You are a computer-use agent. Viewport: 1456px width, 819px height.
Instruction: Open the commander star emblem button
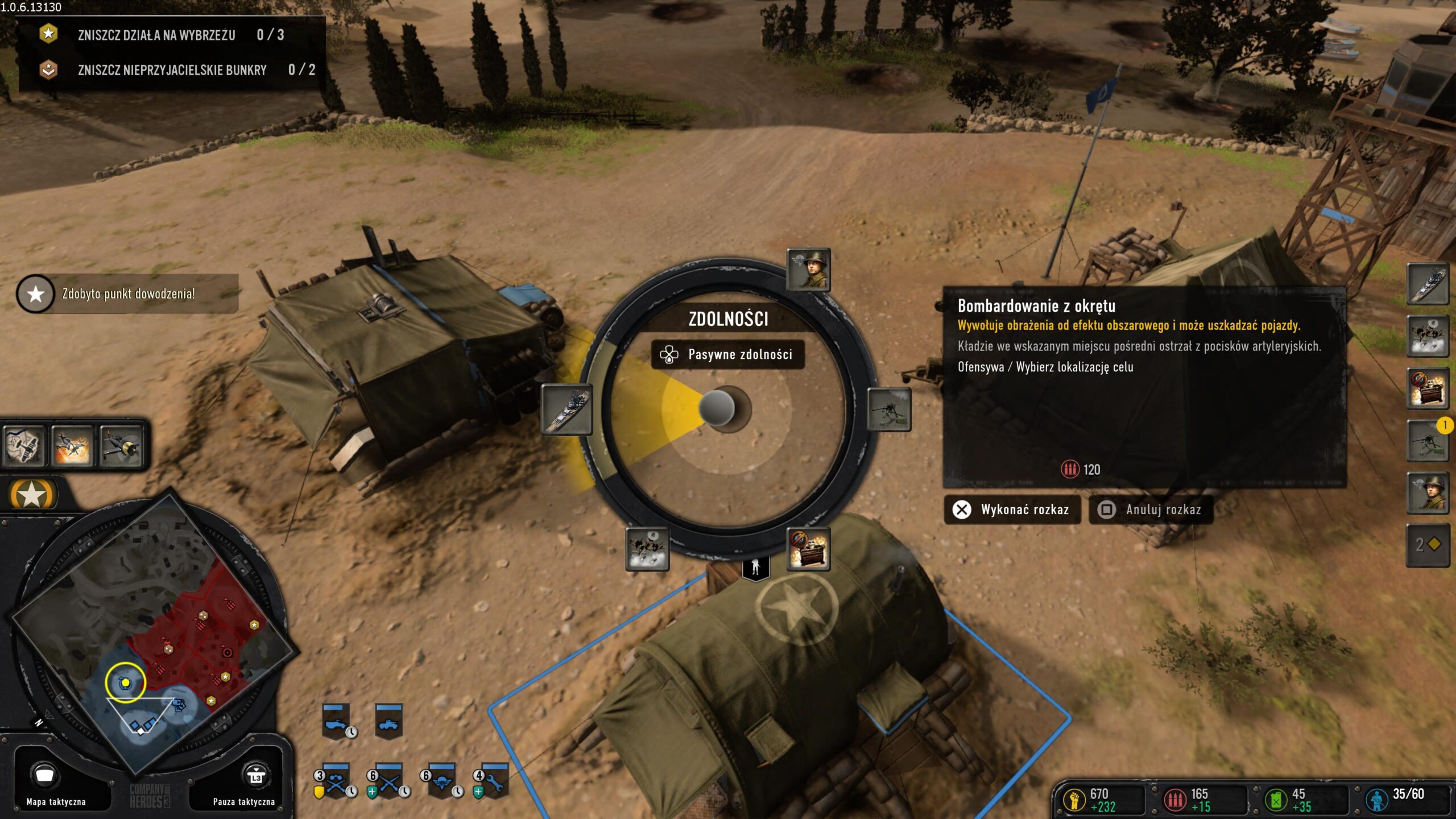32,494
